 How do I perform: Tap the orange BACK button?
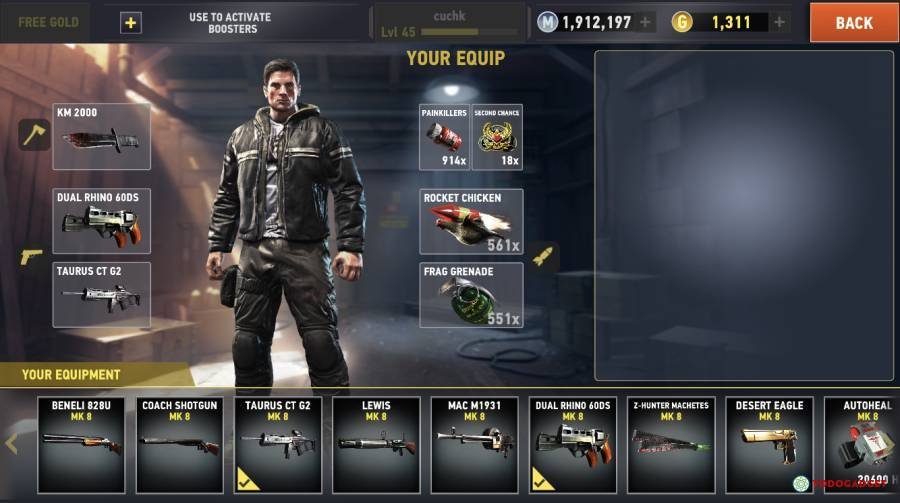[x=853, y=22]
